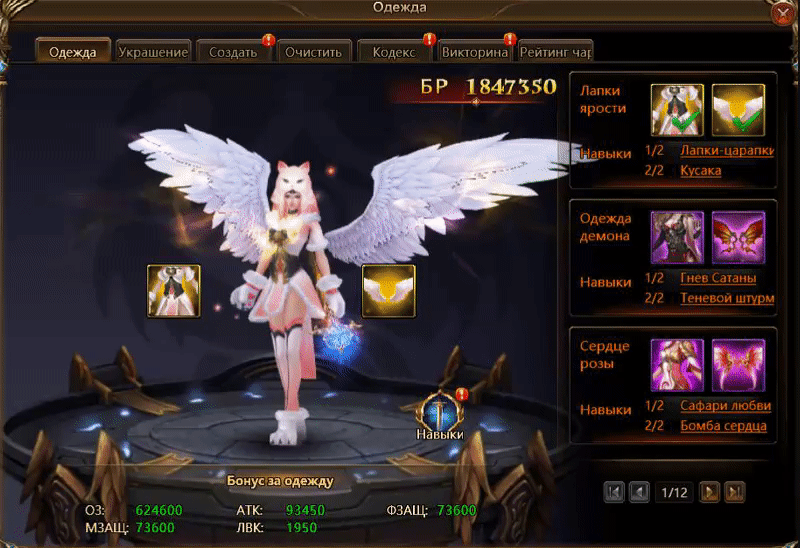Image resolution: width=800 pixels, height=548 pixels.
Task: Click the Лапки-царапки skill link
Action: point(726,151)
